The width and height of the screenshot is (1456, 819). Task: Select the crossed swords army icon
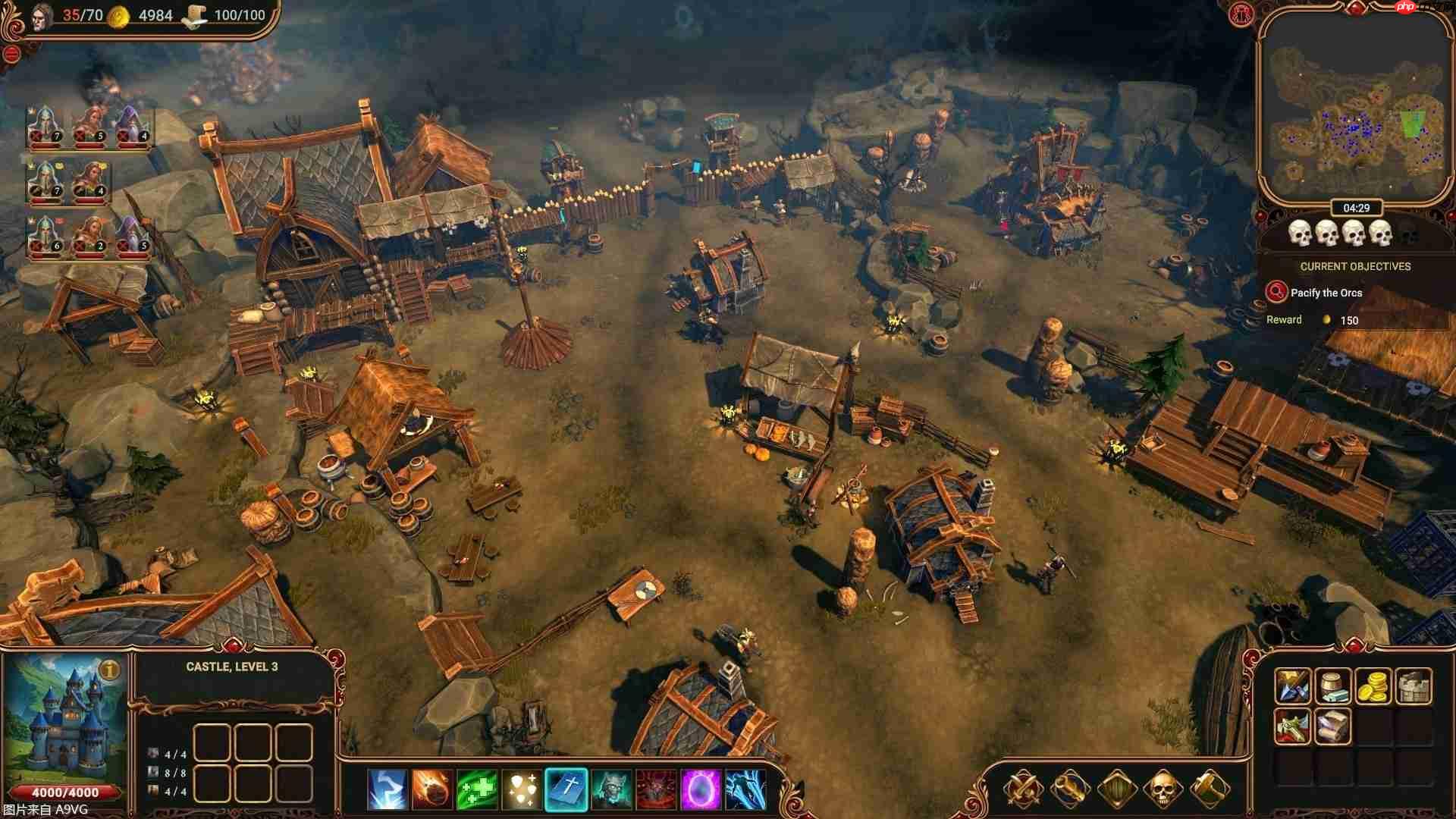[x=1024, y=787]
